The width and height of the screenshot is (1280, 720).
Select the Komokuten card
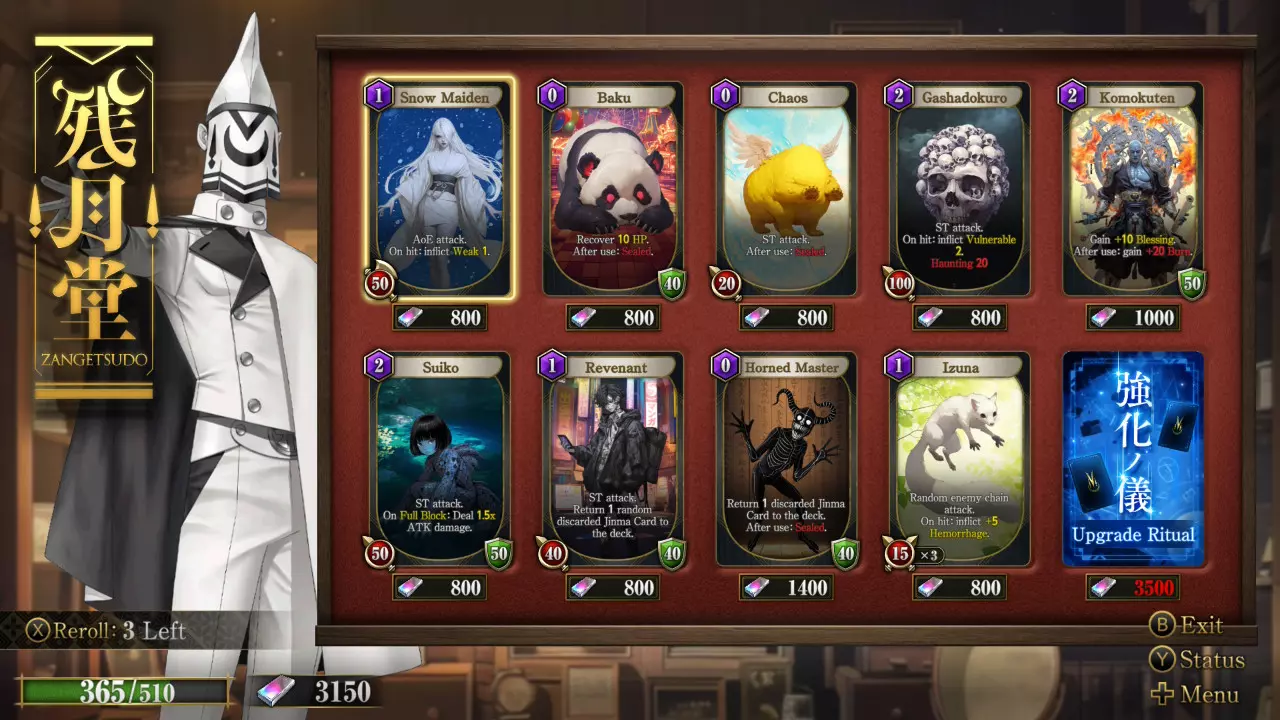[x=1134, y=189]
